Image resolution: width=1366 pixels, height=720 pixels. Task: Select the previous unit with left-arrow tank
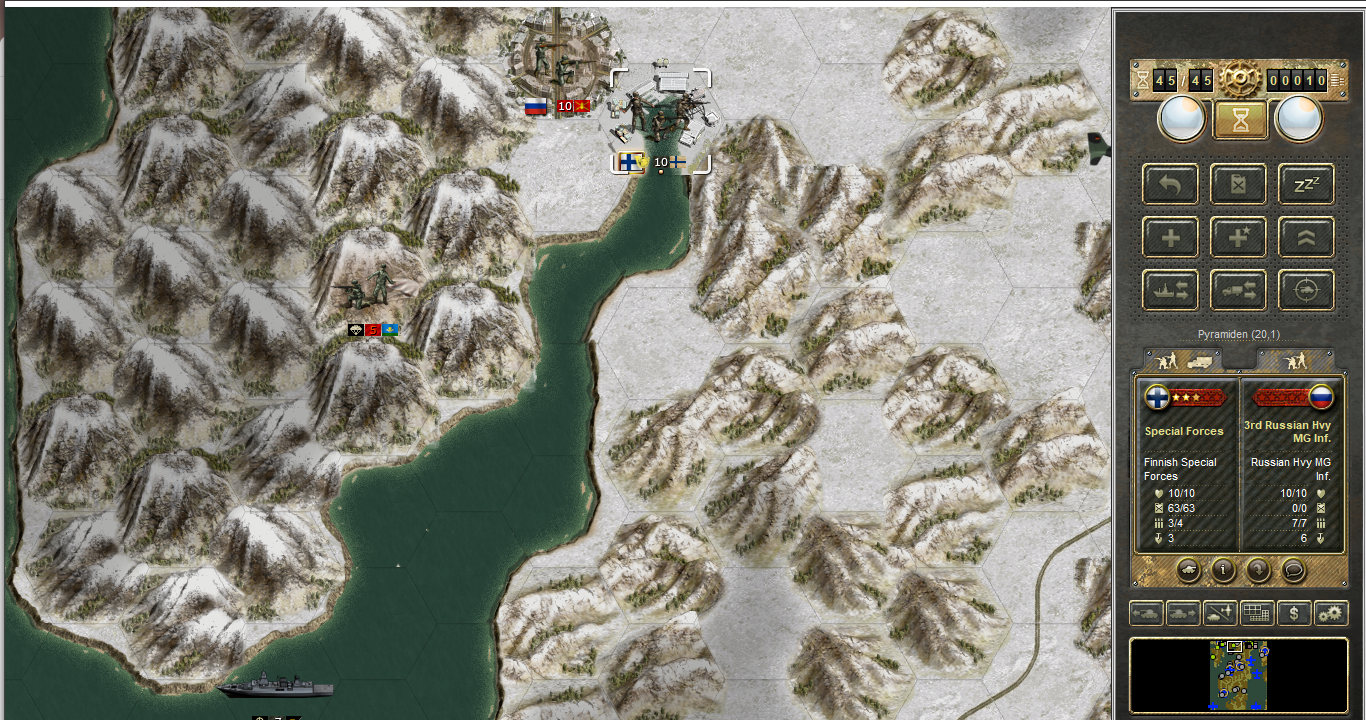pyautogui.click(x=1146, y=613)
